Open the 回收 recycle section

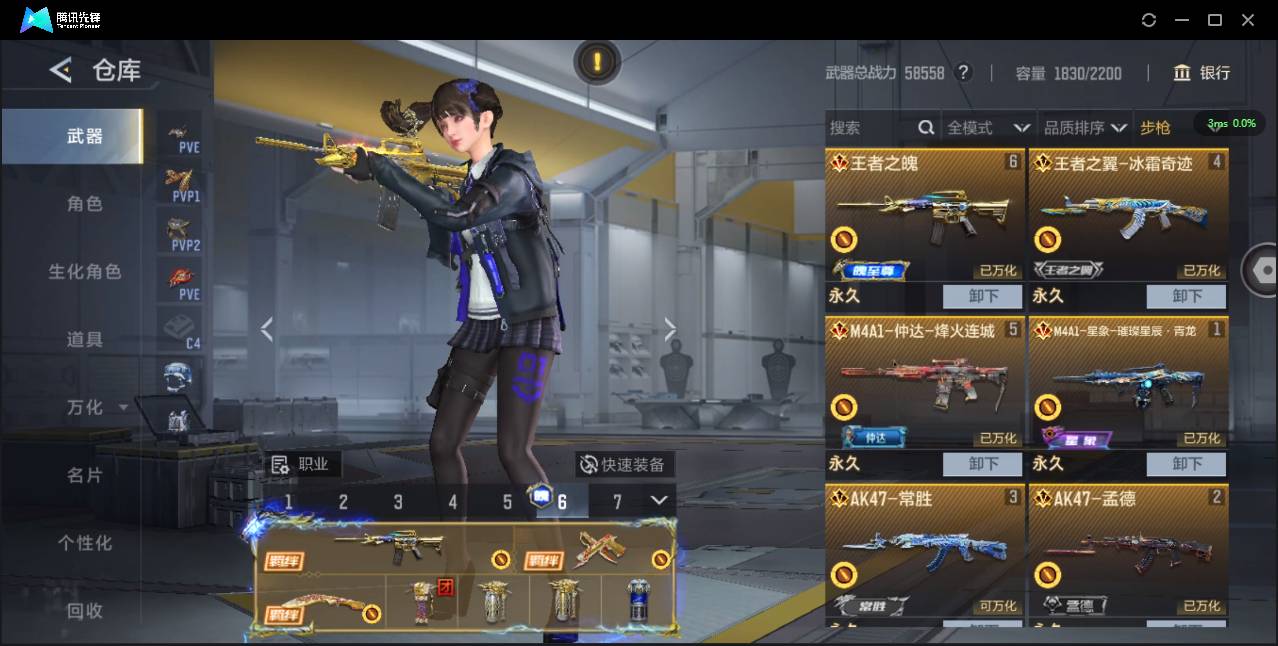click(x=85, y=610)
